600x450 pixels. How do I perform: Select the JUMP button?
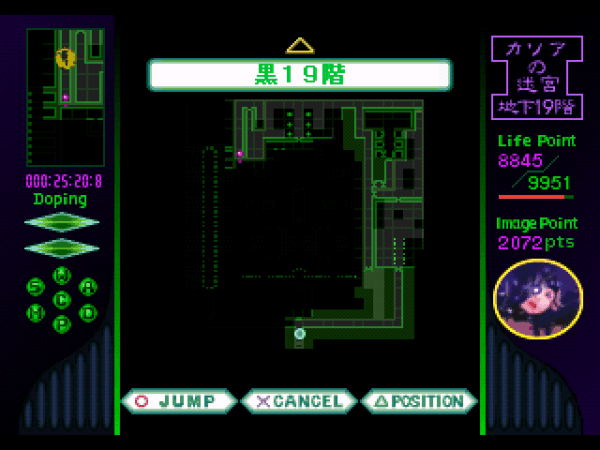[179, 402]
